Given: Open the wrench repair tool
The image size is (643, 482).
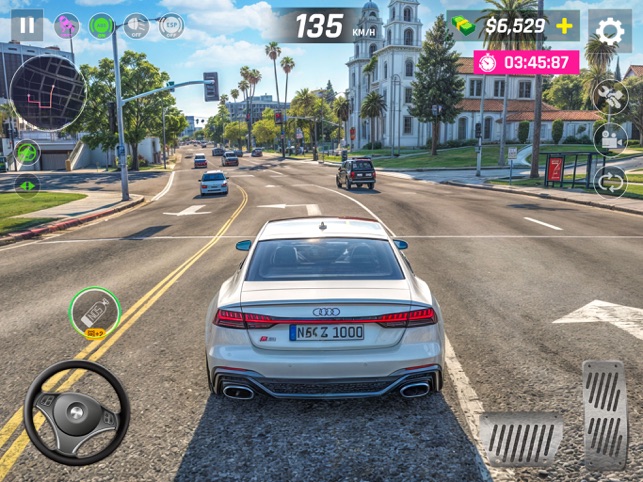Looking at the screenshot, I should [609, 96].
